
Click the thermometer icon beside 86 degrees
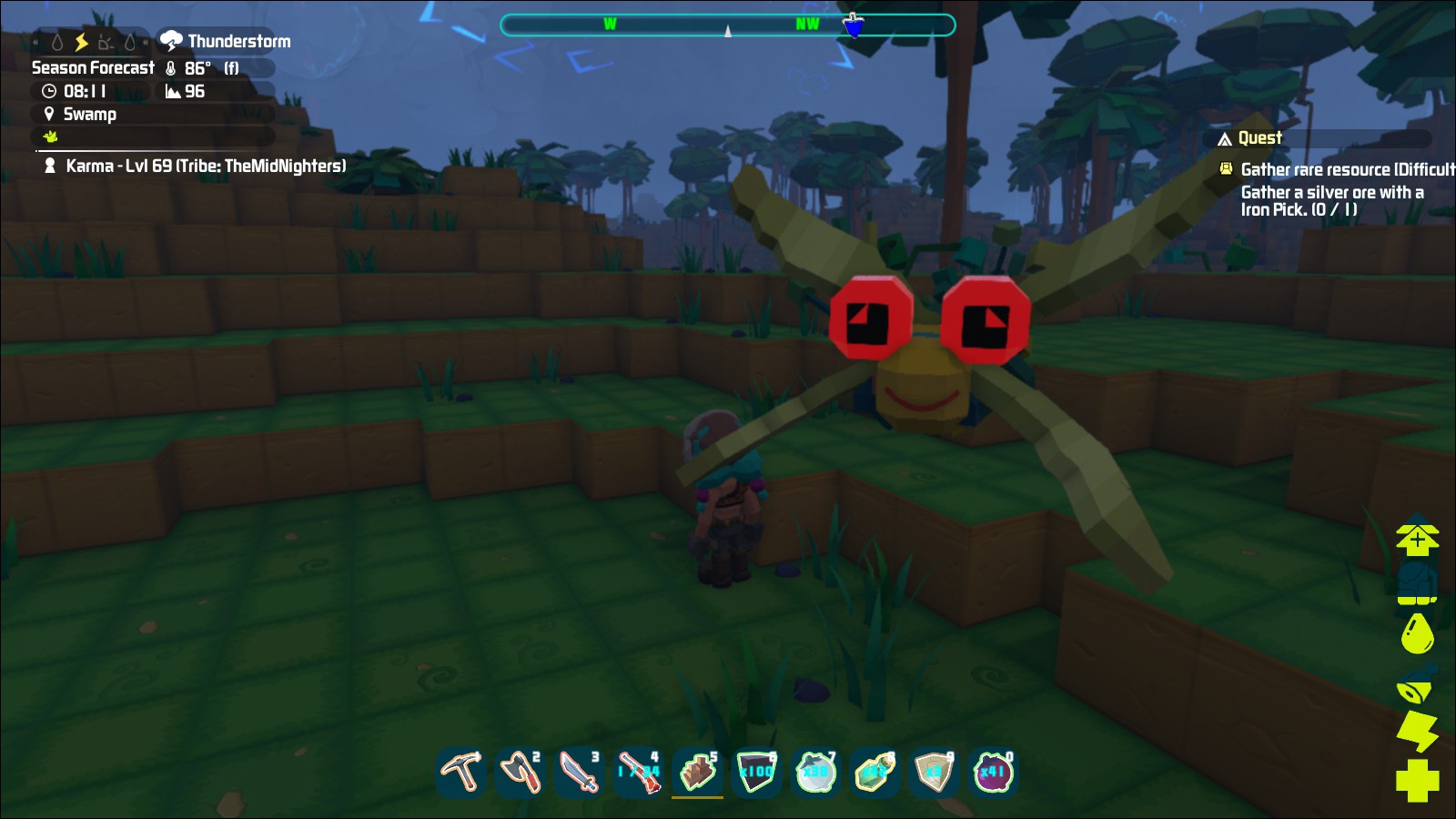pyautogui.click(x=173, y=66)
